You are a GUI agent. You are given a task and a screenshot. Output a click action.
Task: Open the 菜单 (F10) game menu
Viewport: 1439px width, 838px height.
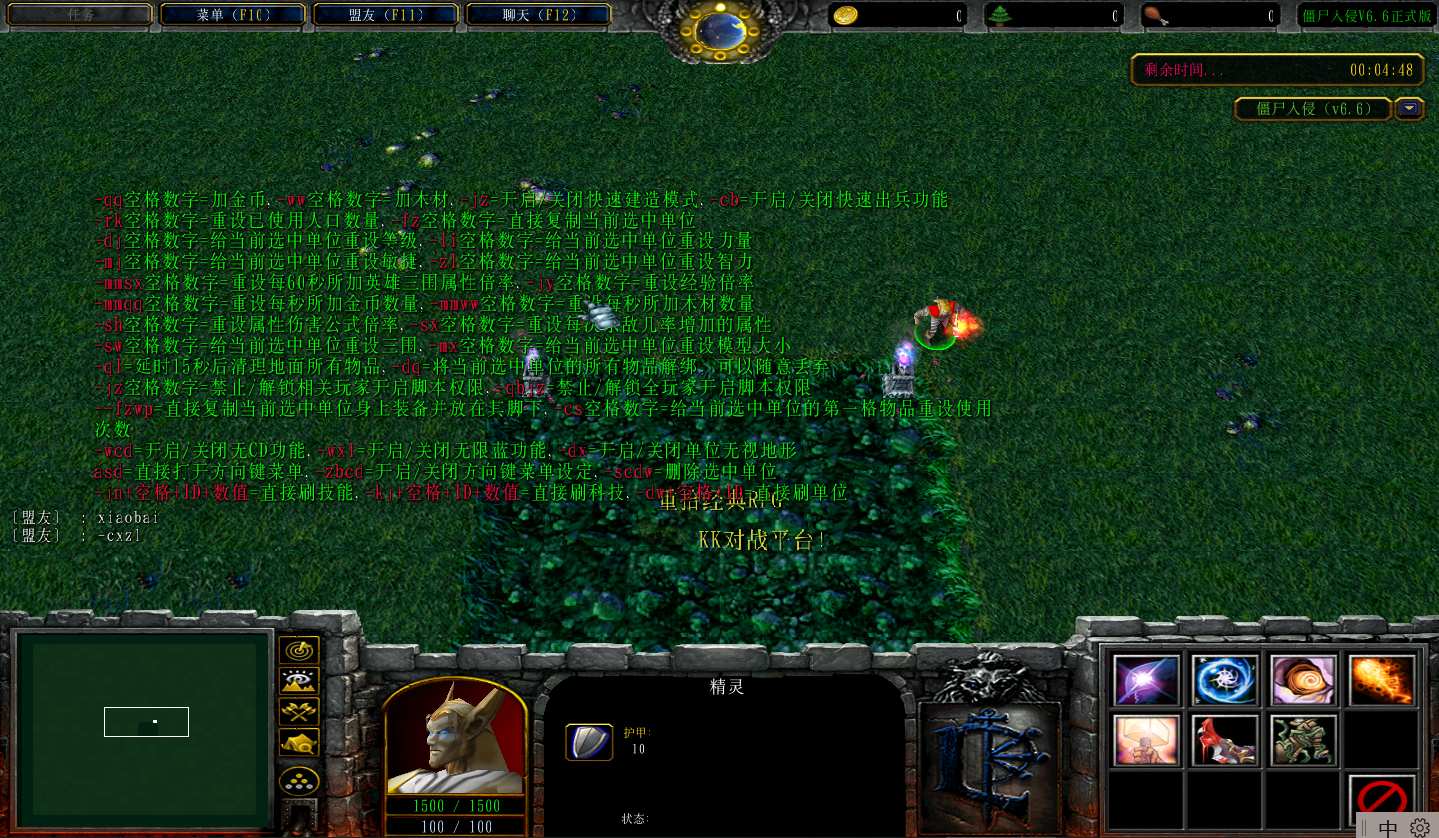[234, 15]
